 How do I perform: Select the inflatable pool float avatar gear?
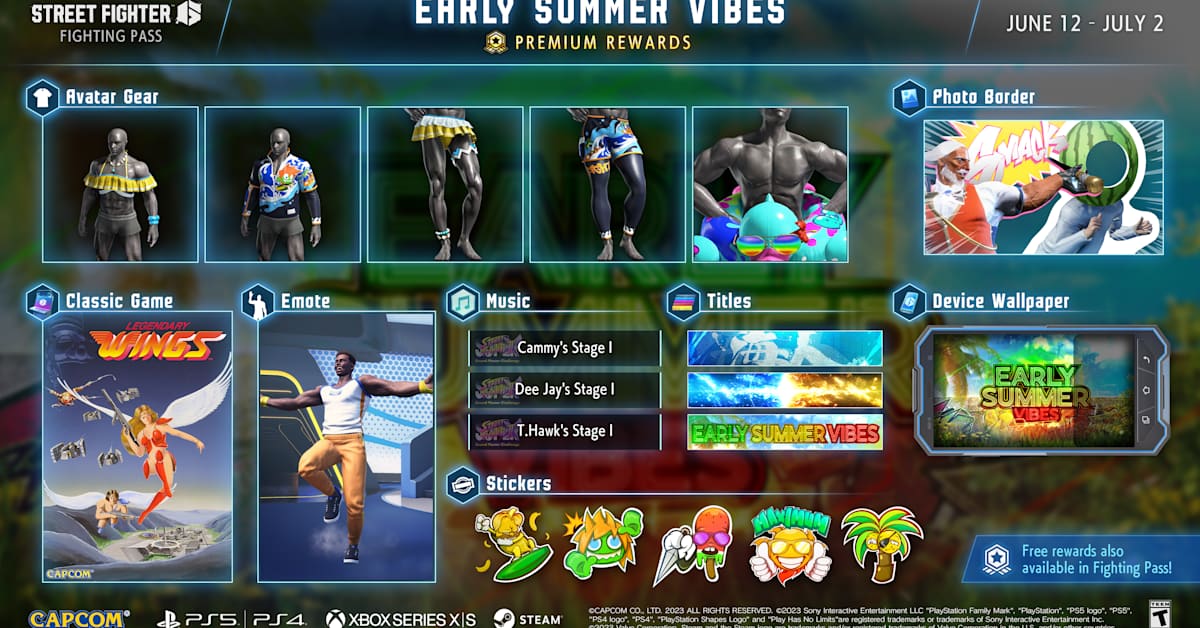coord(770,185)
